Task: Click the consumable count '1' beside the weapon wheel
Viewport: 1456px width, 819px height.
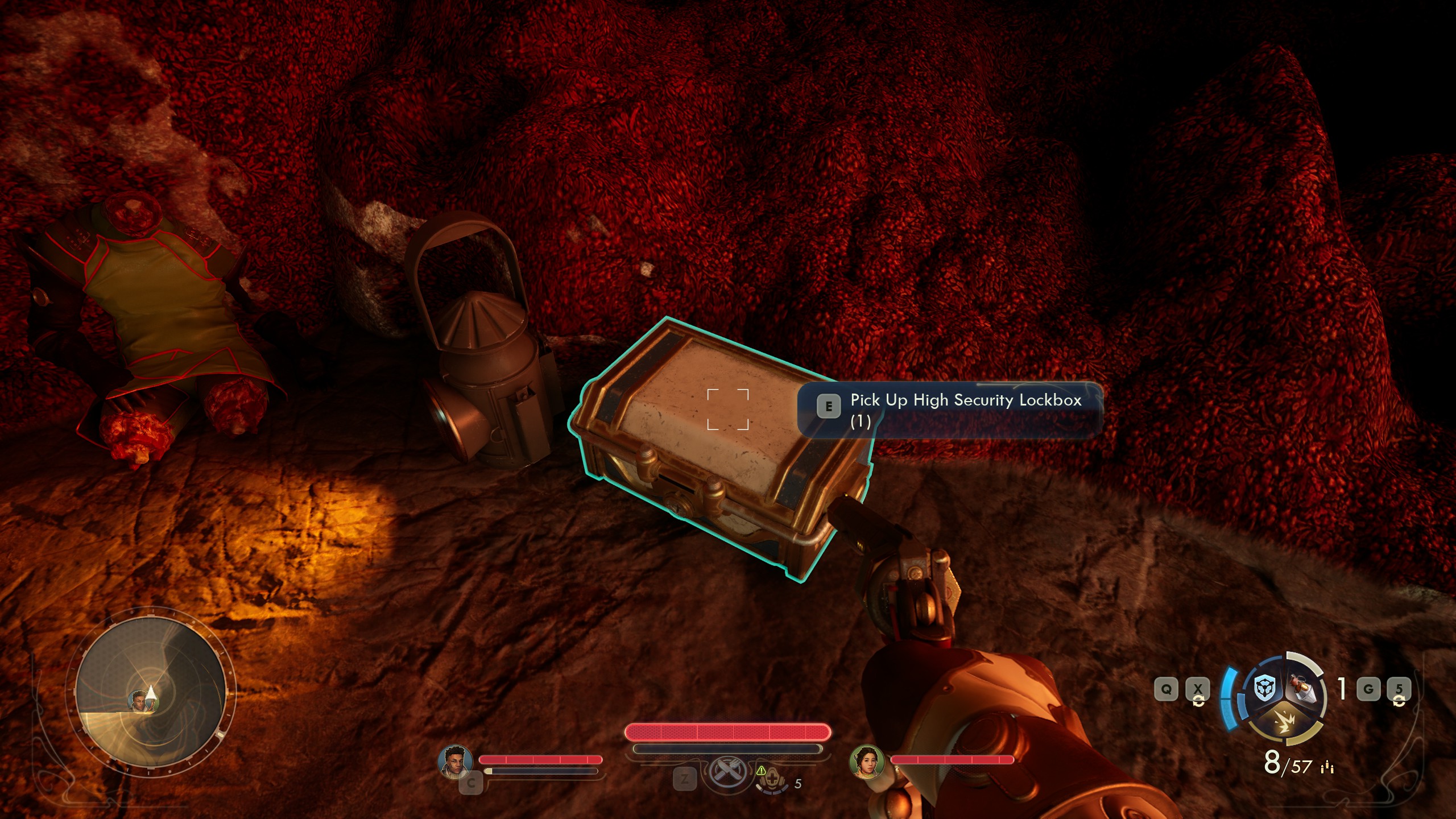Action: pyautogui.click(x=1341, y=689)
